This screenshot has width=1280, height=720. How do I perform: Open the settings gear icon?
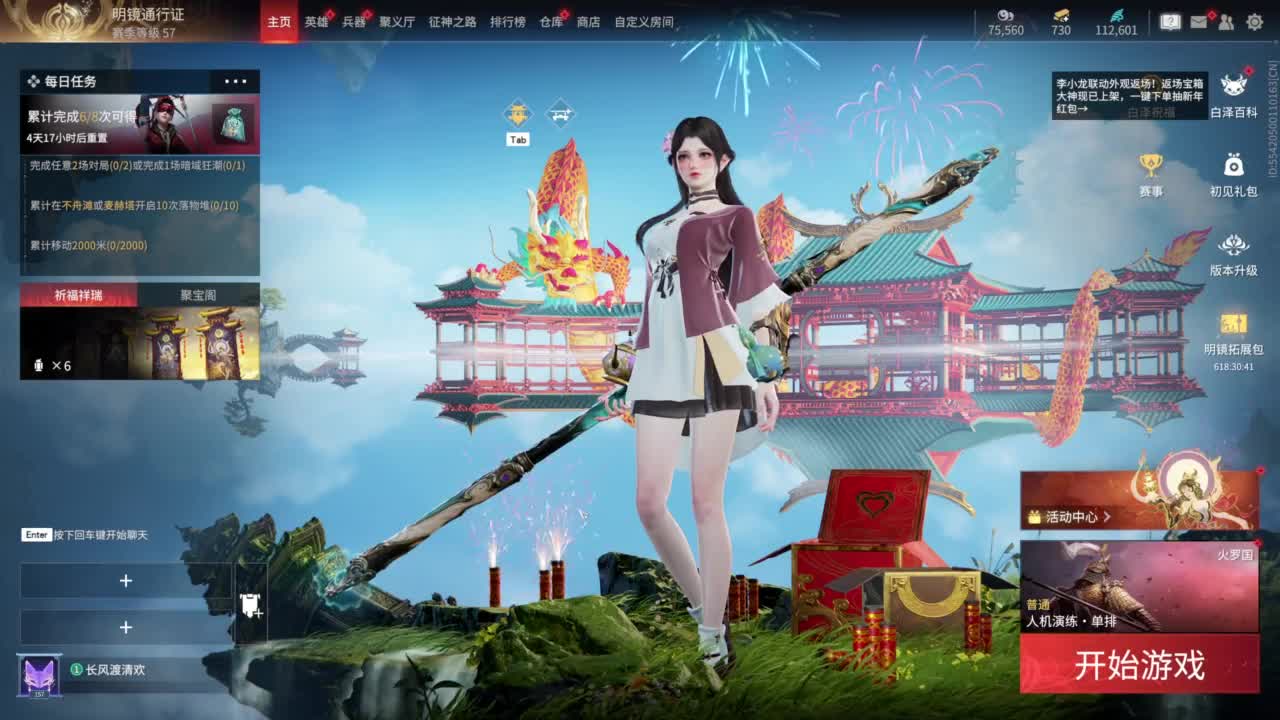tap(1255, 21)
